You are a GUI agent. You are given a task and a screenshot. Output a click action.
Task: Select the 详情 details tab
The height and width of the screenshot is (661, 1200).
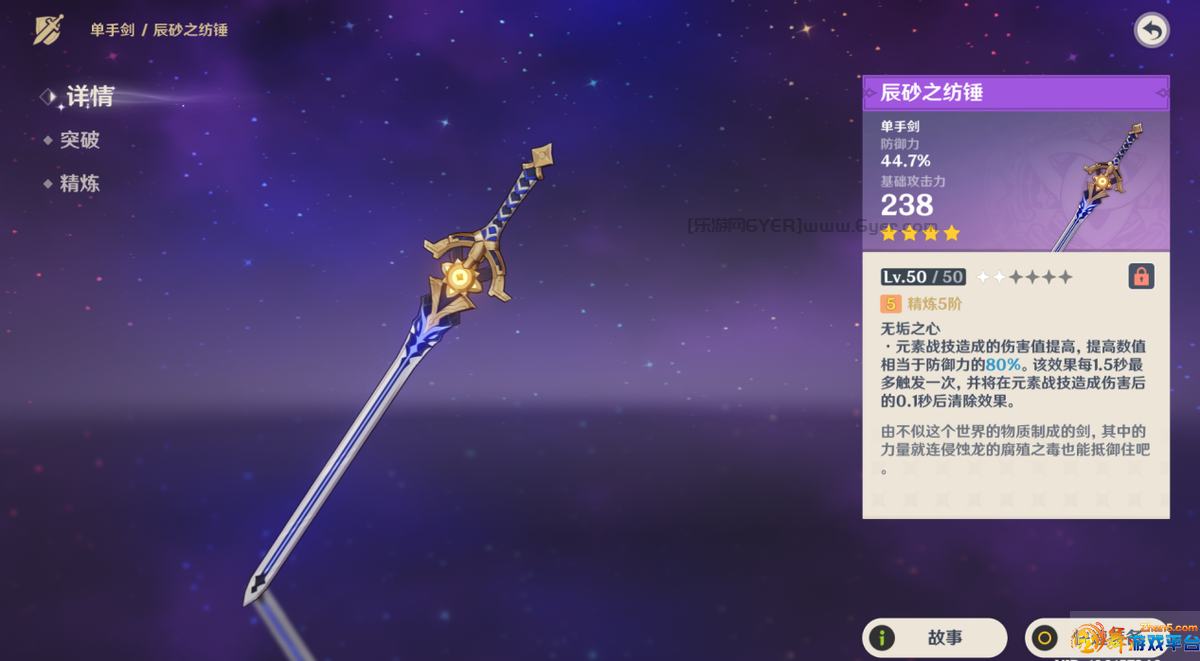[89, 97]
